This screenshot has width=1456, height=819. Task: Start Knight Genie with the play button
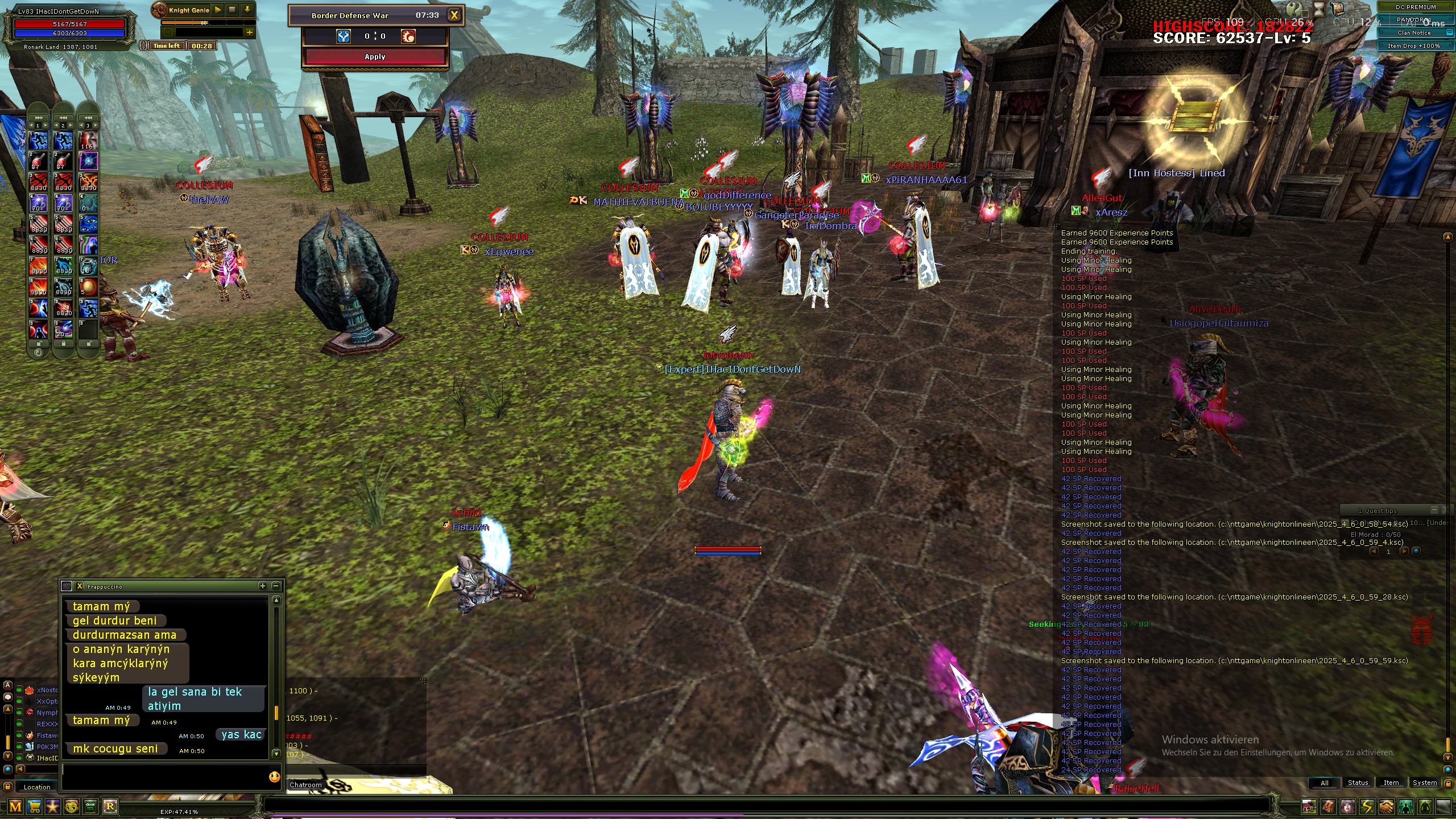tap(218, 10)
